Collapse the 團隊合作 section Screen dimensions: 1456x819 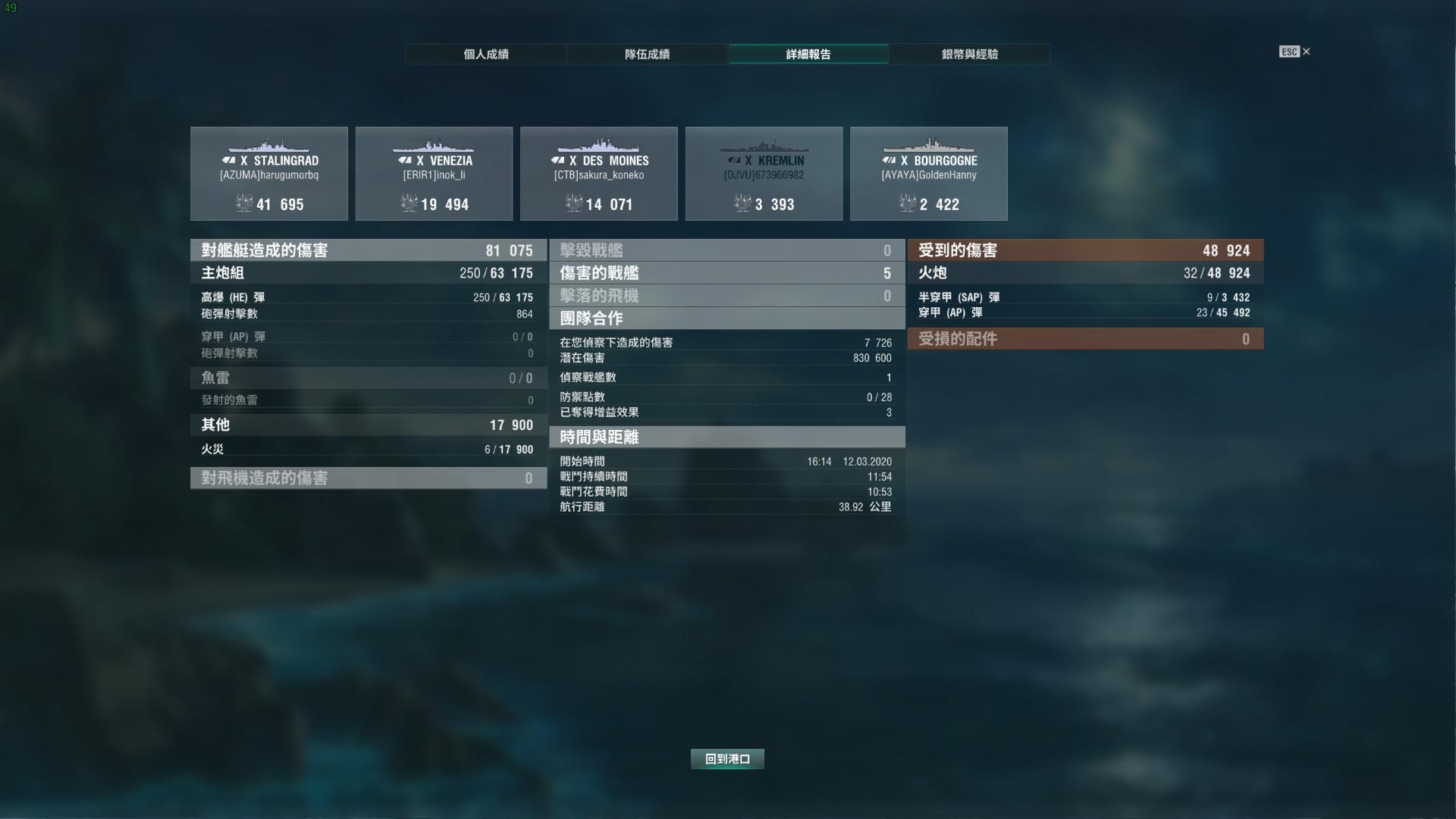point(726,319)
